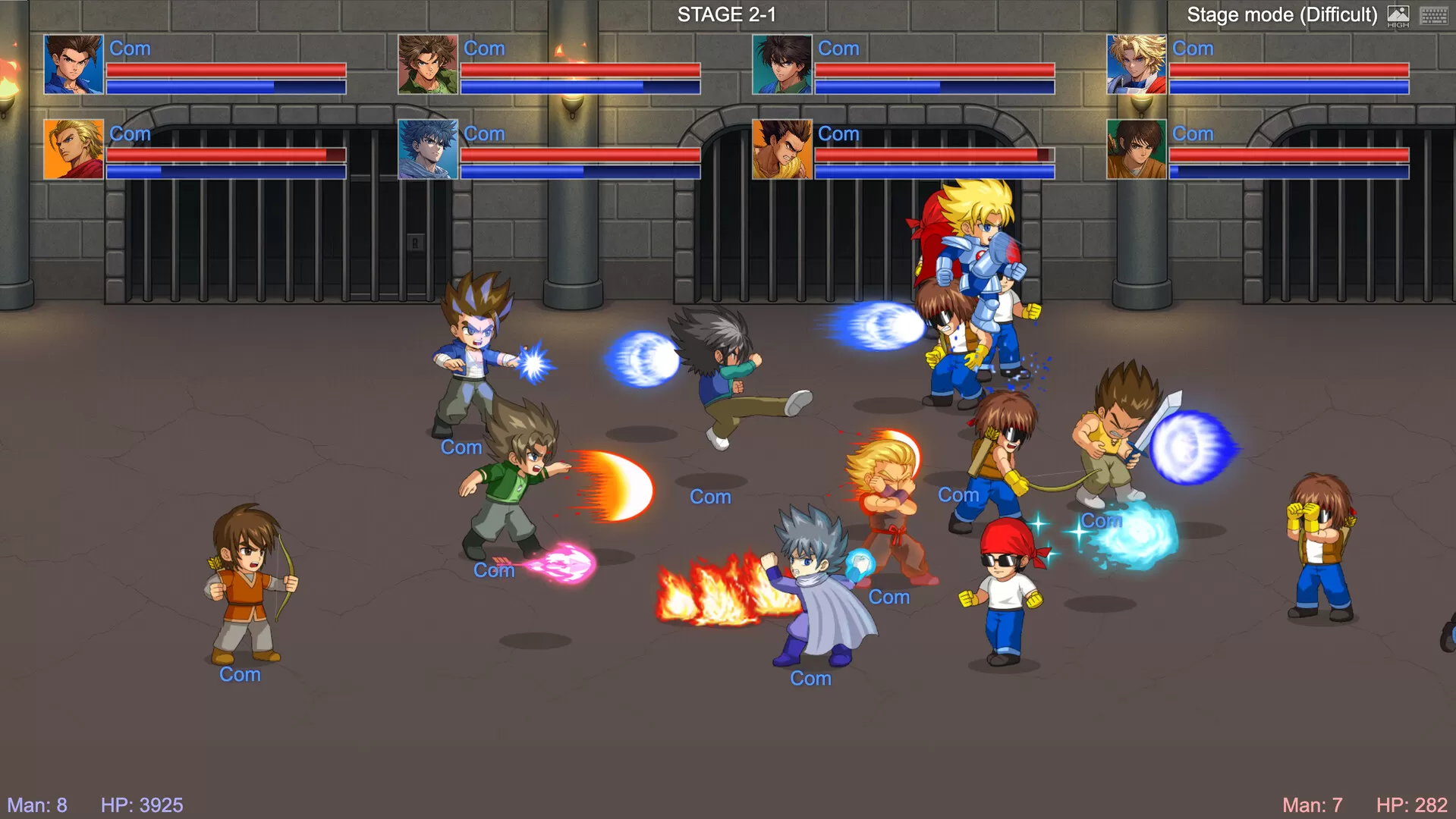Image resolution: width=1456 pixels, height=819 pixels.
Task: Click the STAGE 2-1 title text
Action: (725, 14)
